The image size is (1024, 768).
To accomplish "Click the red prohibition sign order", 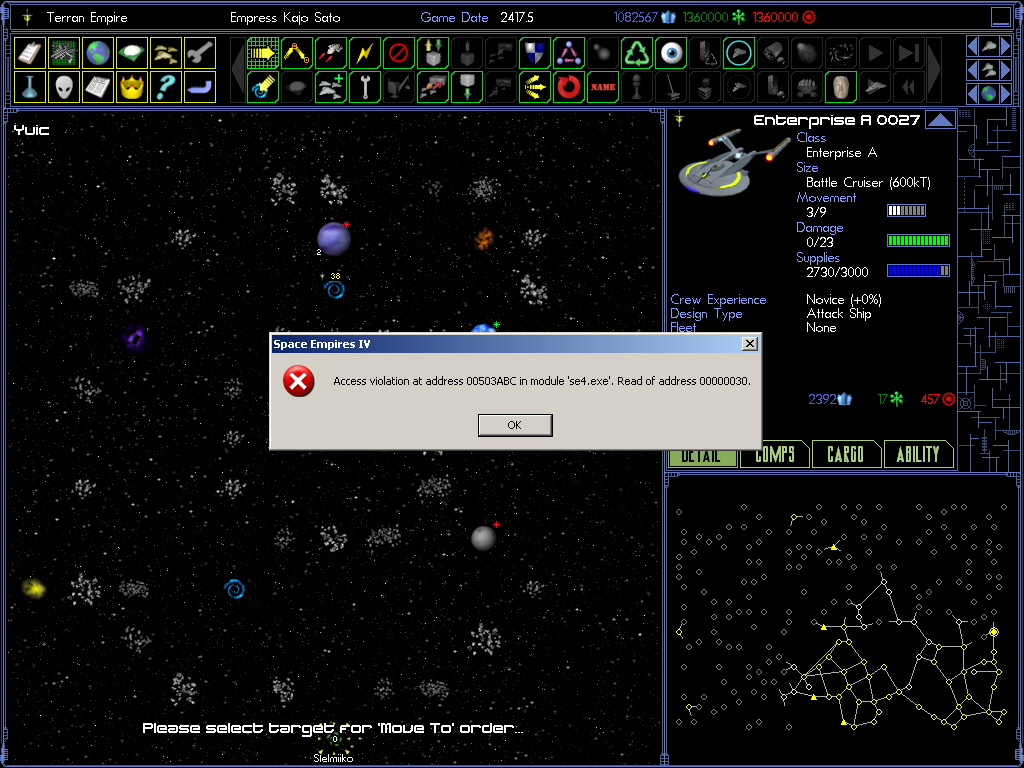I will (399, 52).
